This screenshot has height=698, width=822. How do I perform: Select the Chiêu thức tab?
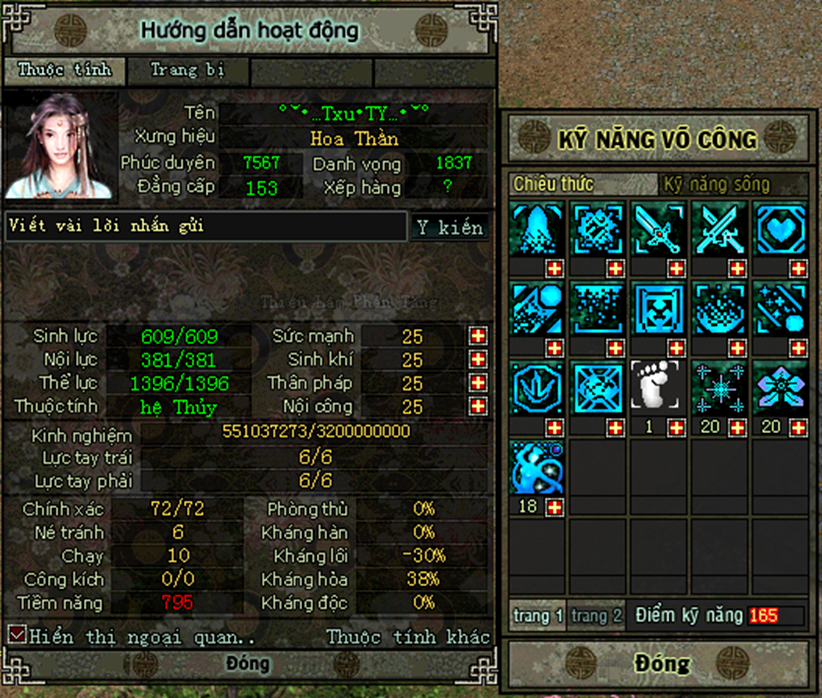[553, 185]
